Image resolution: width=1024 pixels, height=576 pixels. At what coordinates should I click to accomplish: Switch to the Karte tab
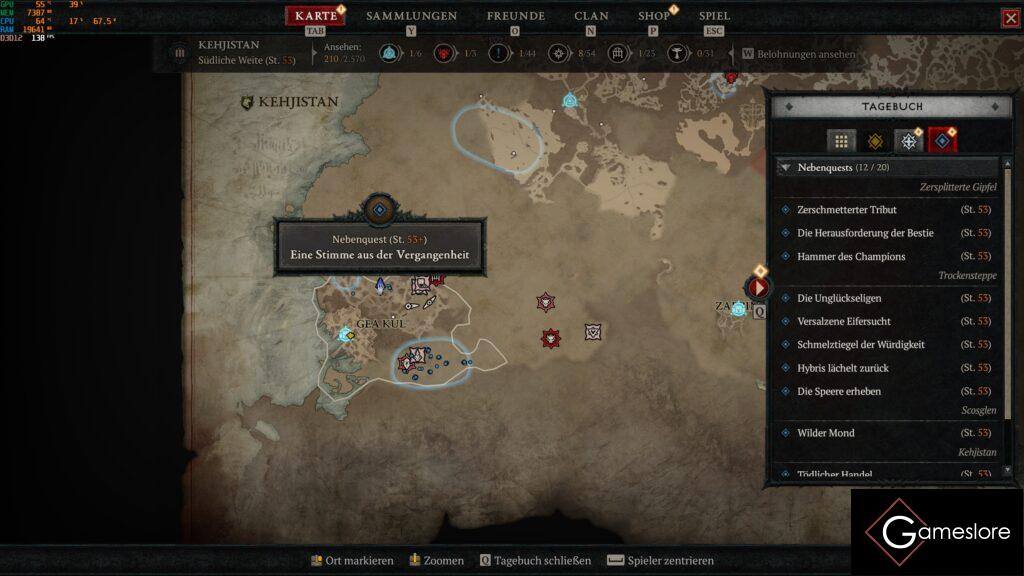point(316,16)
